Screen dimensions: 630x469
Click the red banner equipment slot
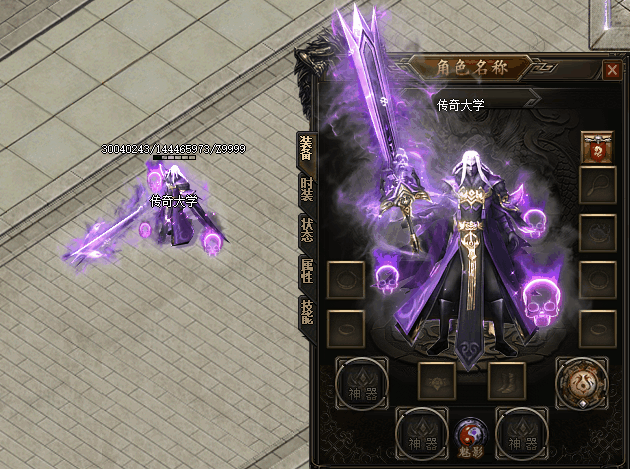click(597, 147)
